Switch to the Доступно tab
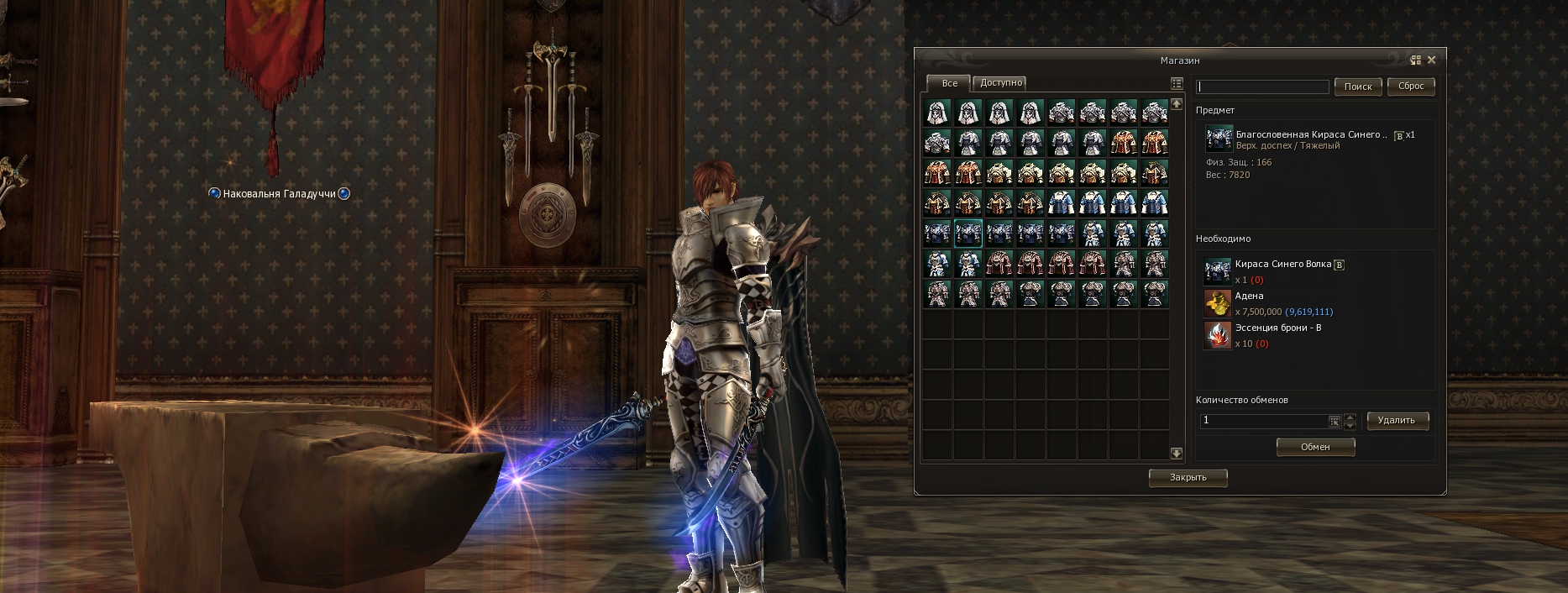Image resolution: width=1568 pixels, height=593 pixels. tap(1001, 82)
